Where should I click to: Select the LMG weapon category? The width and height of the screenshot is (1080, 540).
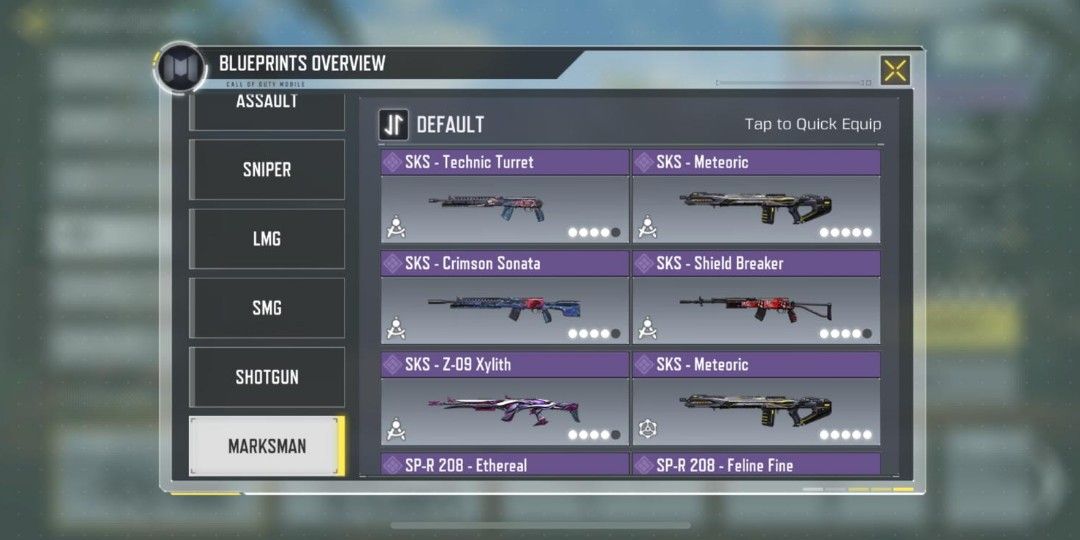[267, 239]
